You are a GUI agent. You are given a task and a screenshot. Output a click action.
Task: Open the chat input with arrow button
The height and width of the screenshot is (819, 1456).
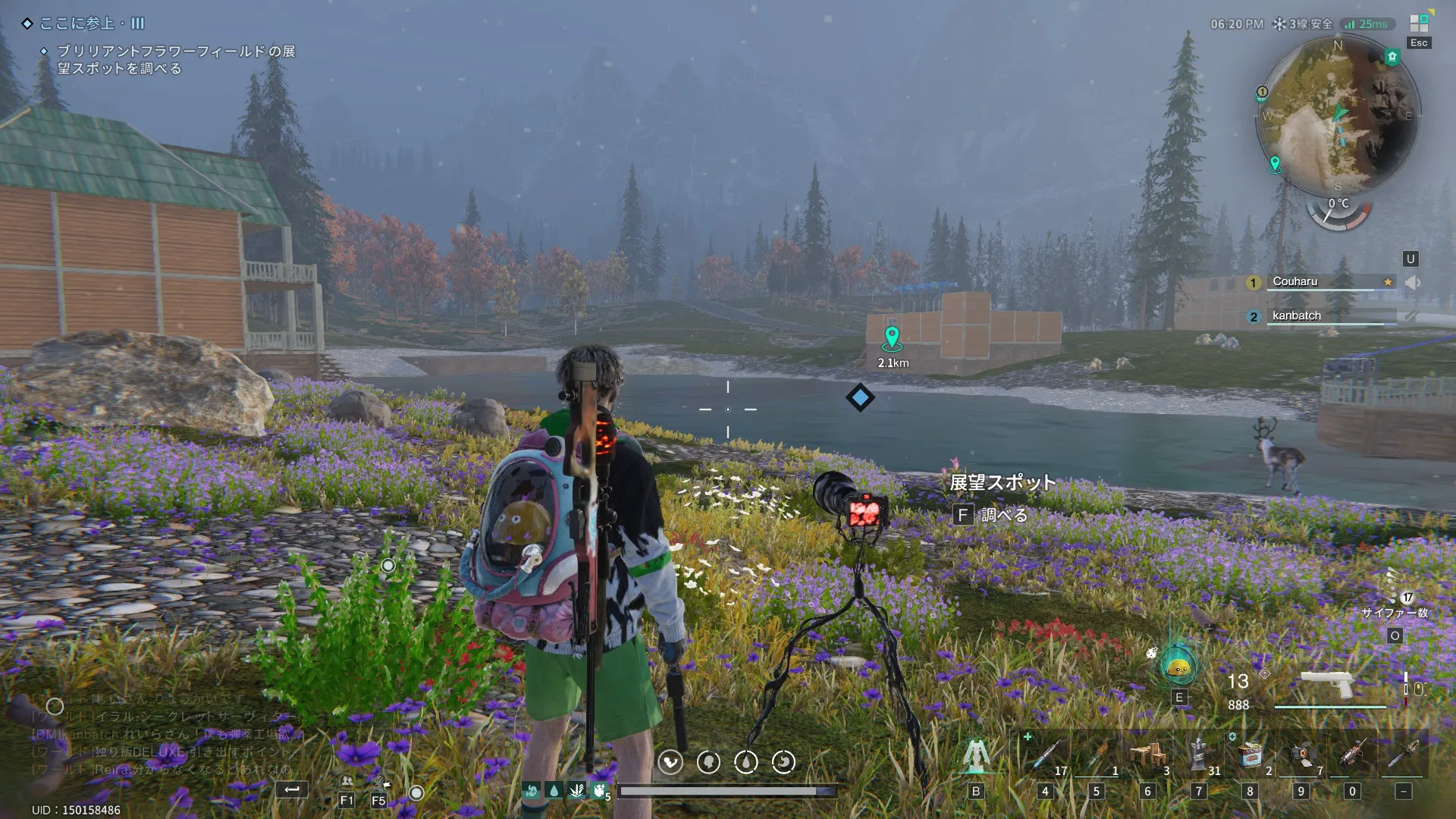coord(291,790)
